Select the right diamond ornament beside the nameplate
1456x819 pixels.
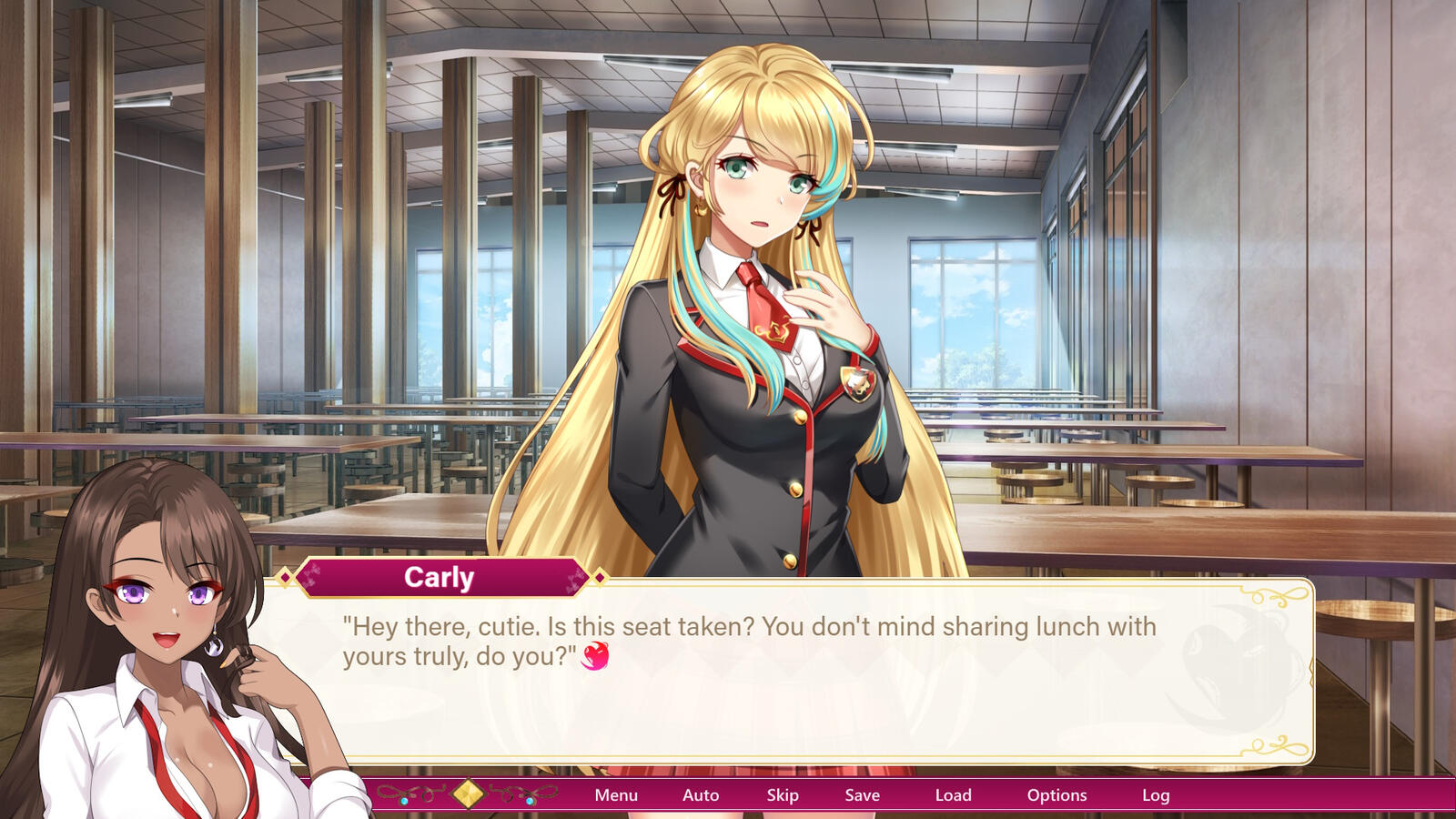598,577
